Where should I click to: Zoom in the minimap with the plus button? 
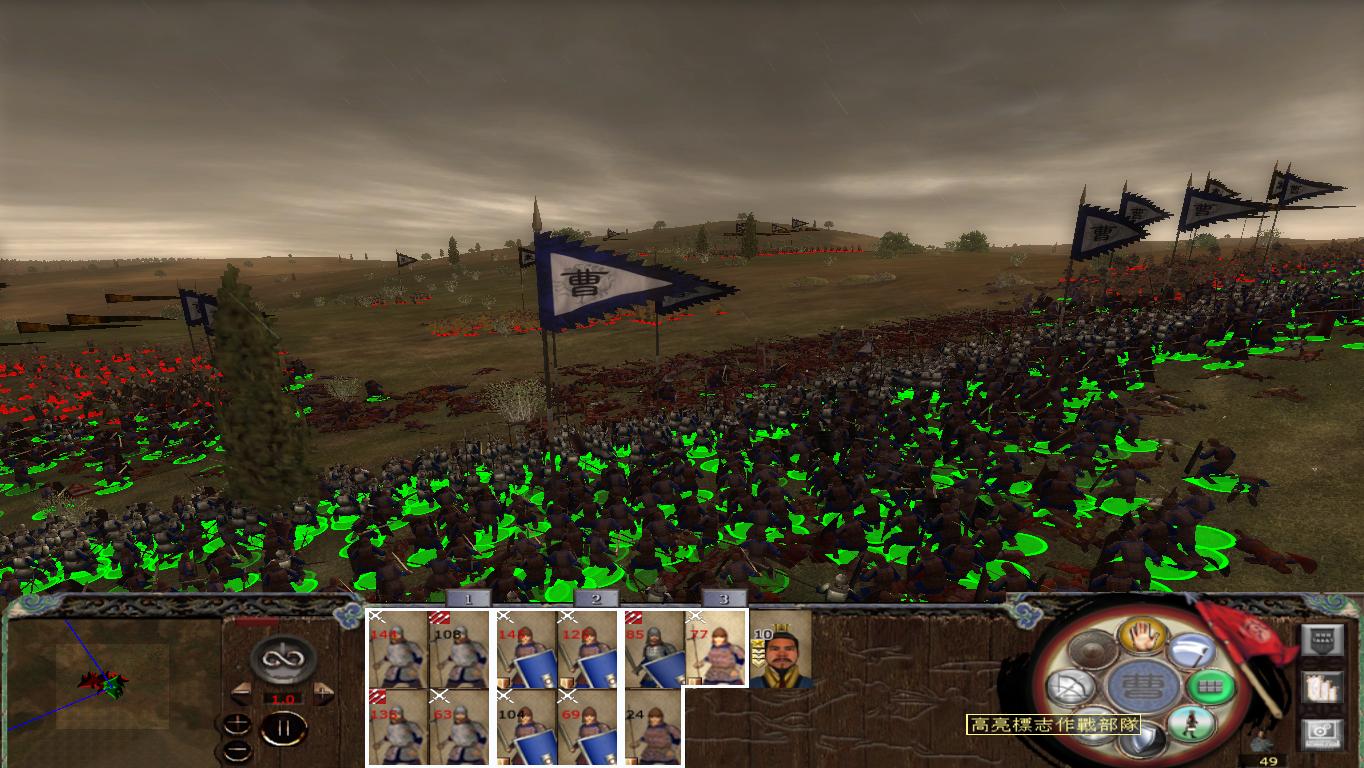pos(238,724)
